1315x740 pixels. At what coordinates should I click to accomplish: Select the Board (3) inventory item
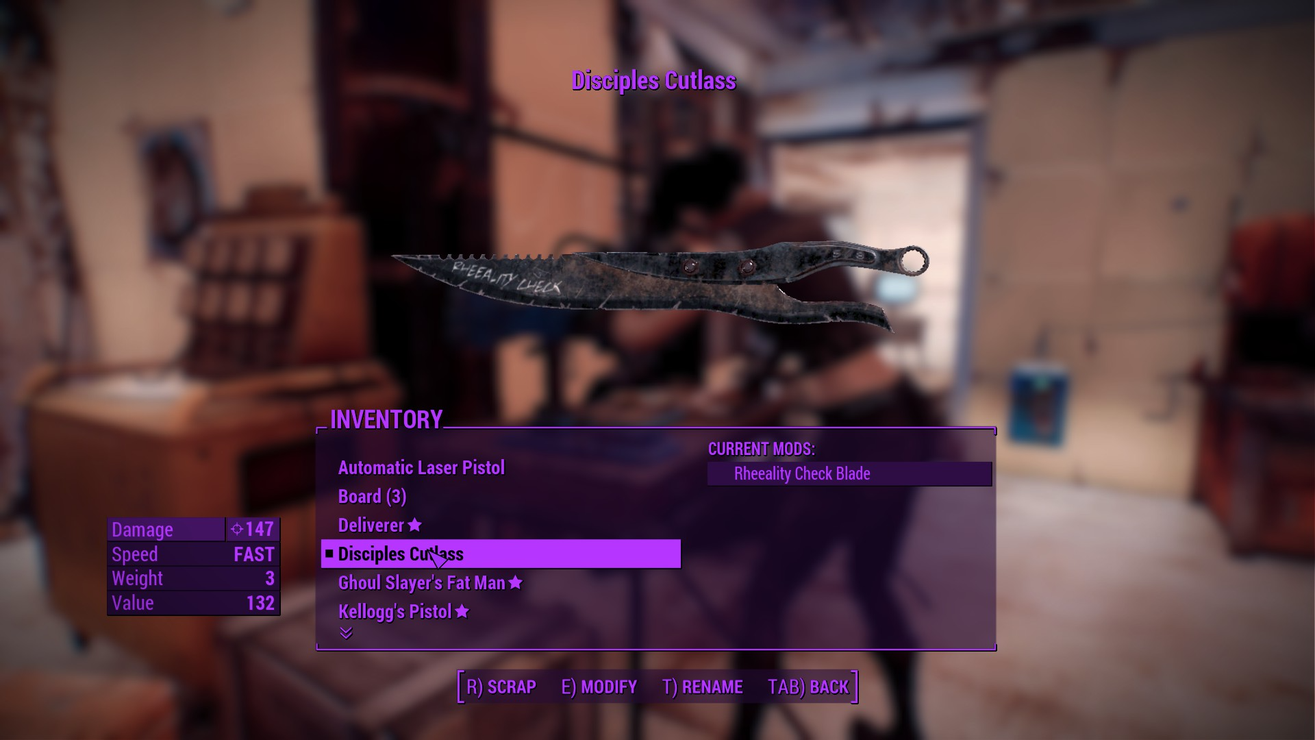(373, 495)
